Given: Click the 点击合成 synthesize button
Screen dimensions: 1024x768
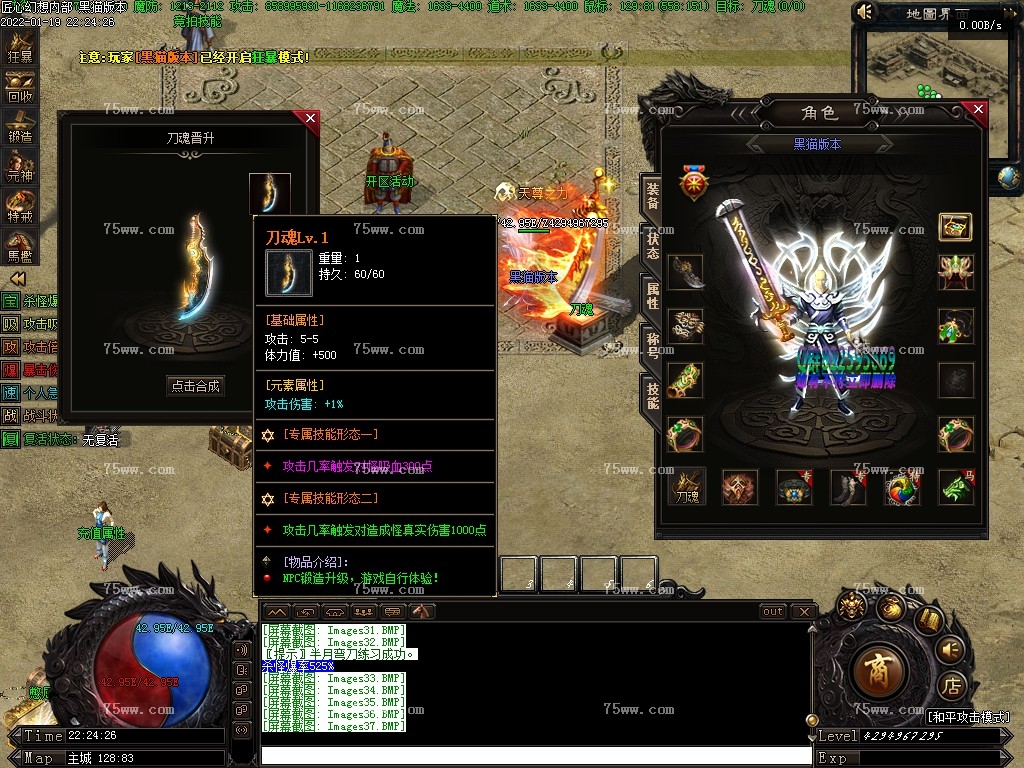Looking at the screenshot, I should [x=195, y=386].
